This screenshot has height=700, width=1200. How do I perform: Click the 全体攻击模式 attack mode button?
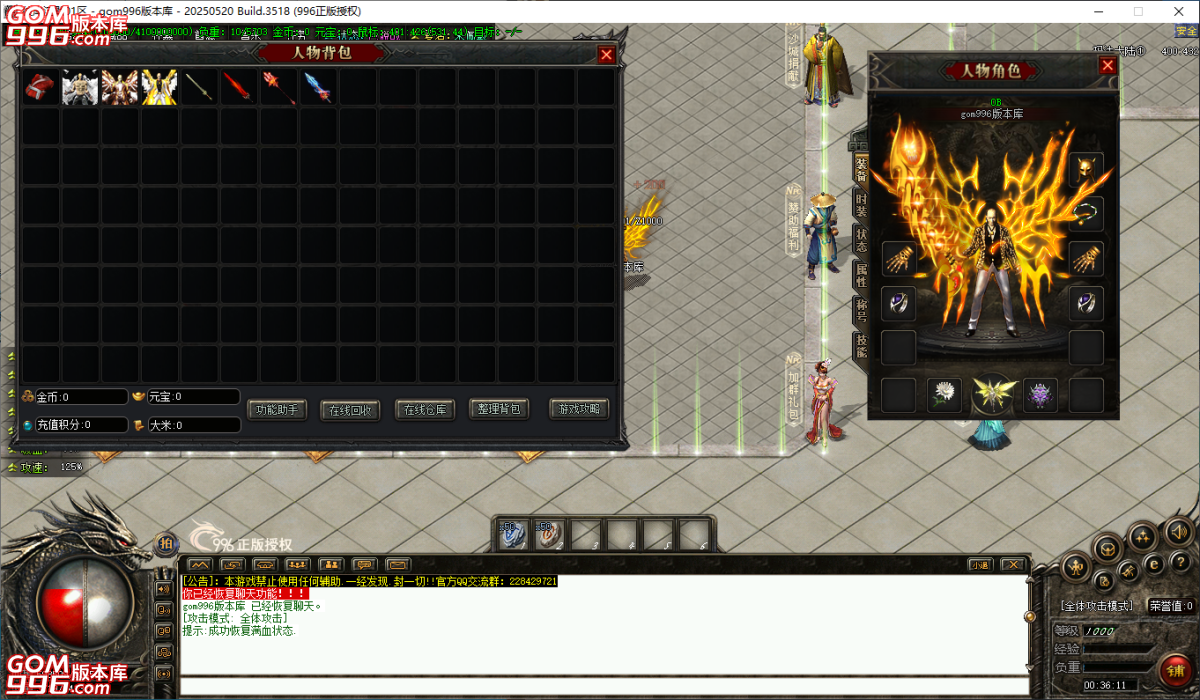1097,606
